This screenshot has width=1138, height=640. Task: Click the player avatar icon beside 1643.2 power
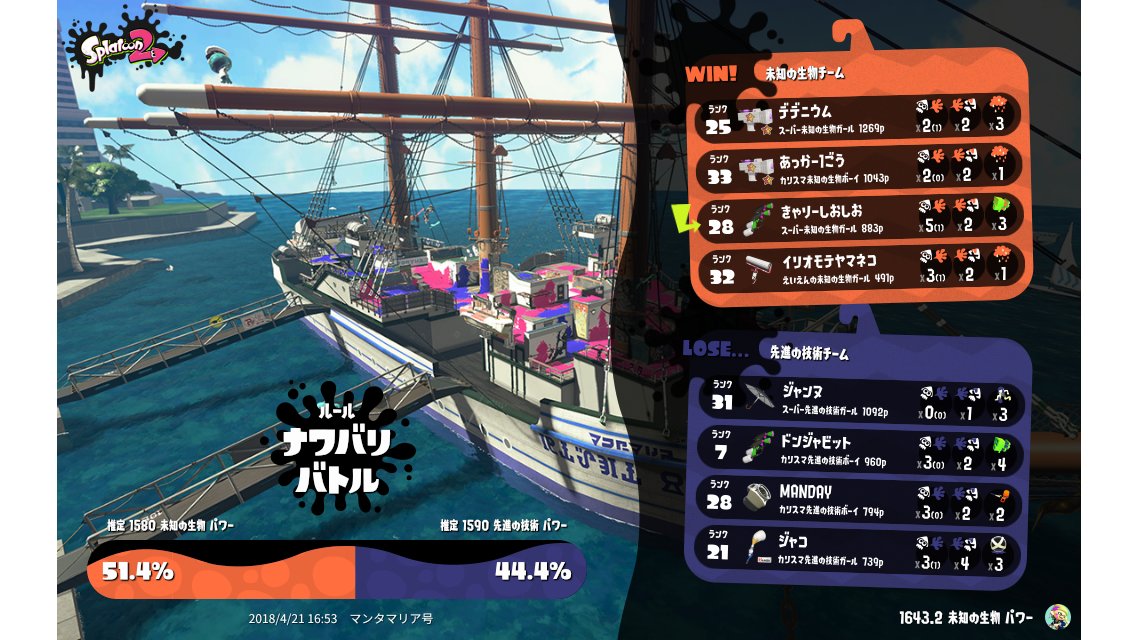tap(1056, 617)
